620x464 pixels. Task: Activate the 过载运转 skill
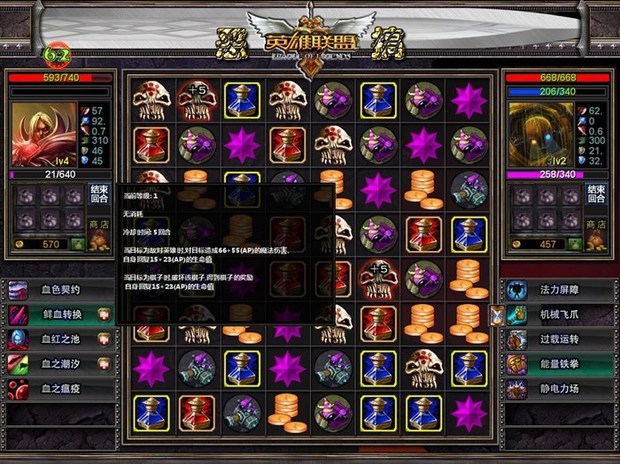[x=560, y=339]
